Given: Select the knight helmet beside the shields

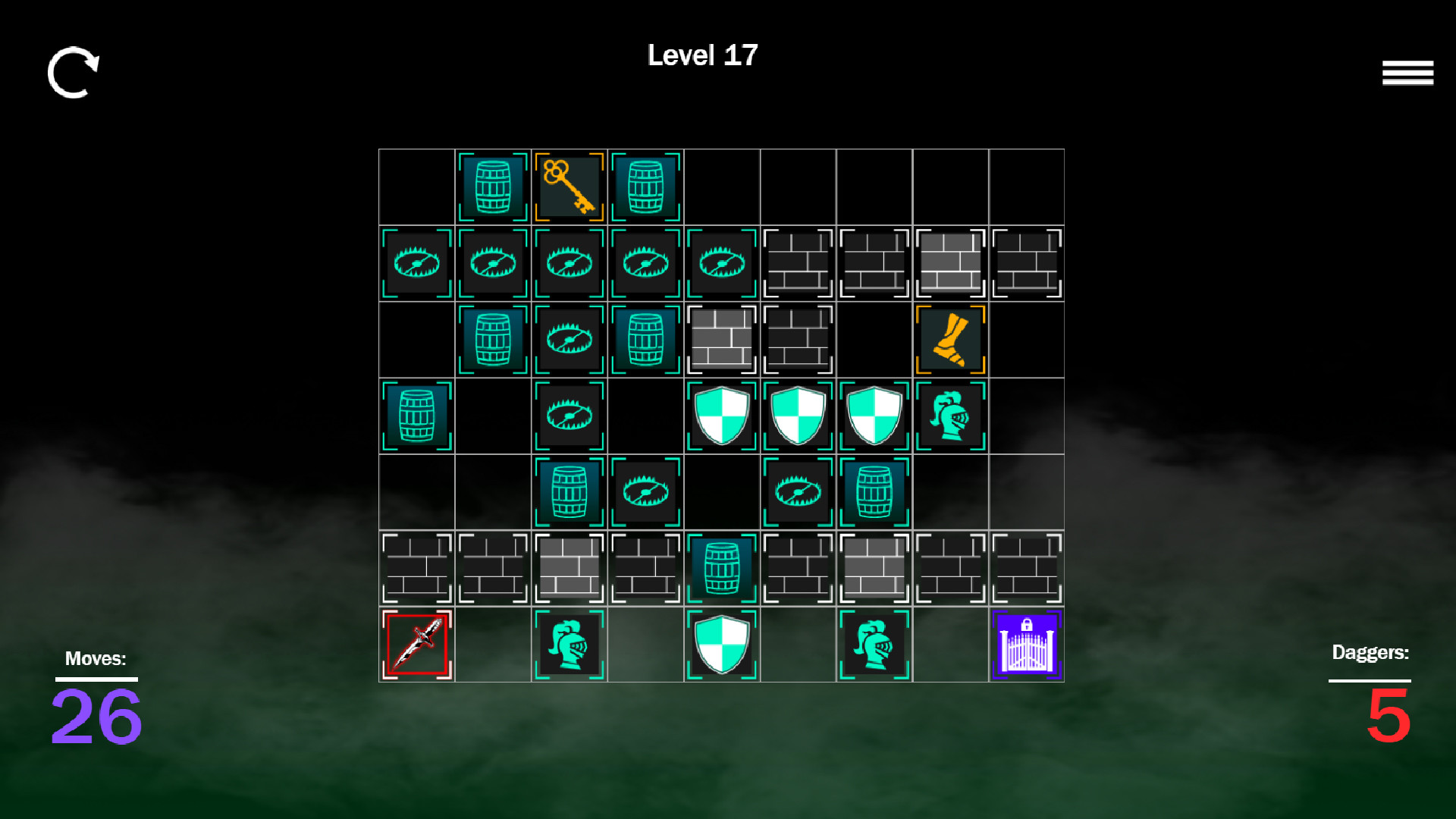Looking at the screenshot, I should [x=950, y=415].
